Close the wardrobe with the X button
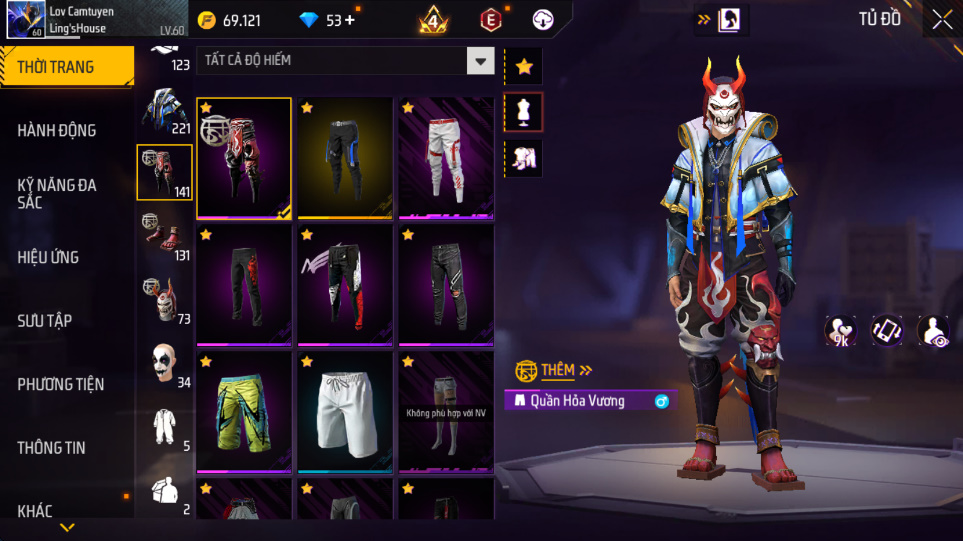This screenshot has height=541, width=963. pos(942,19)
